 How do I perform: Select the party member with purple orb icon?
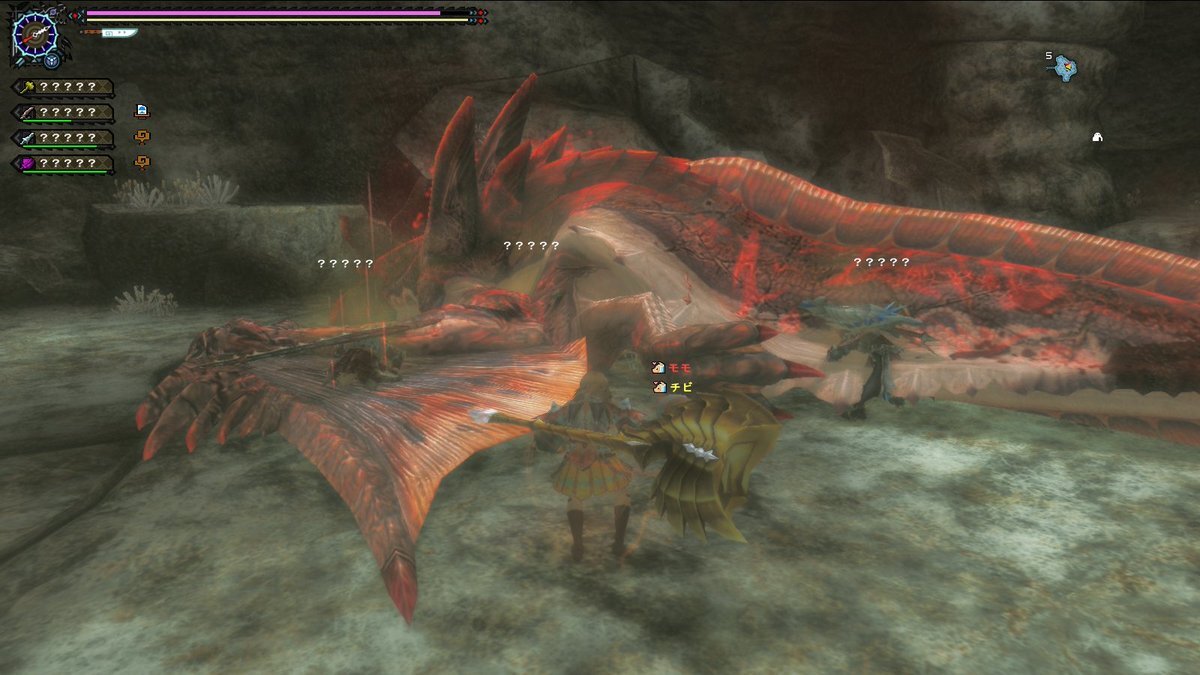pyautogui.click(x=62, y=162)
